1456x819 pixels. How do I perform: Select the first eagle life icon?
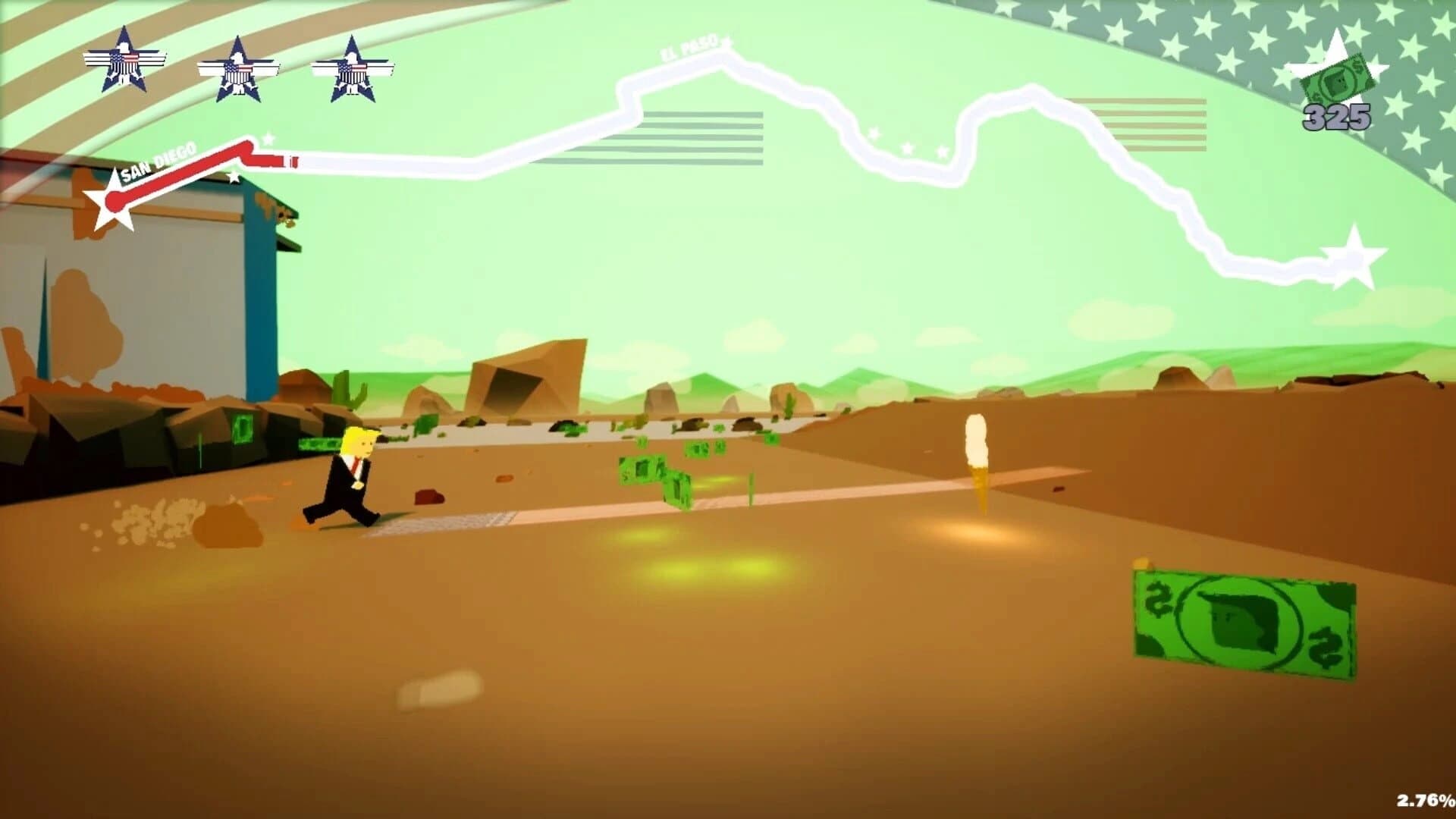pyautogui.click(x=125, y=64)
